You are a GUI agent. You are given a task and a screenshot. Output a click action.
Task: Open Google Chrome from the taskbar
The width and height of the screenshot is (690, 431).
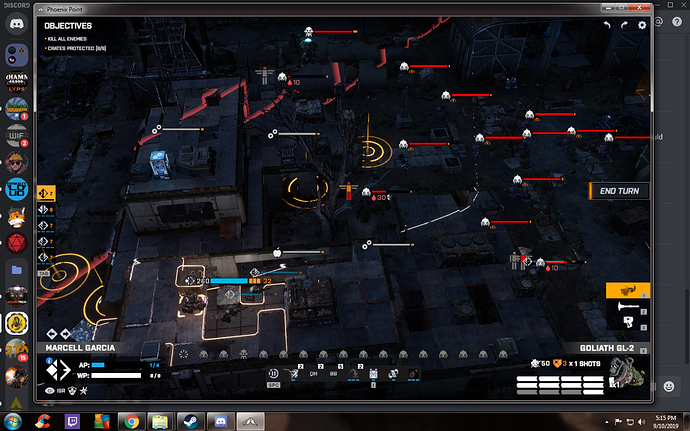pos(132,420)
